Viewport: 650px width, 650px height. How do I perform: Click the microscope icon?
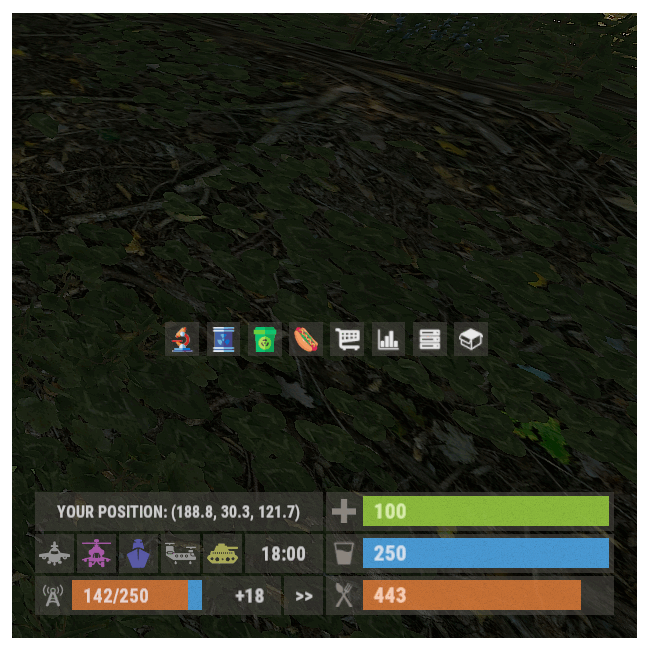point(181,340)
